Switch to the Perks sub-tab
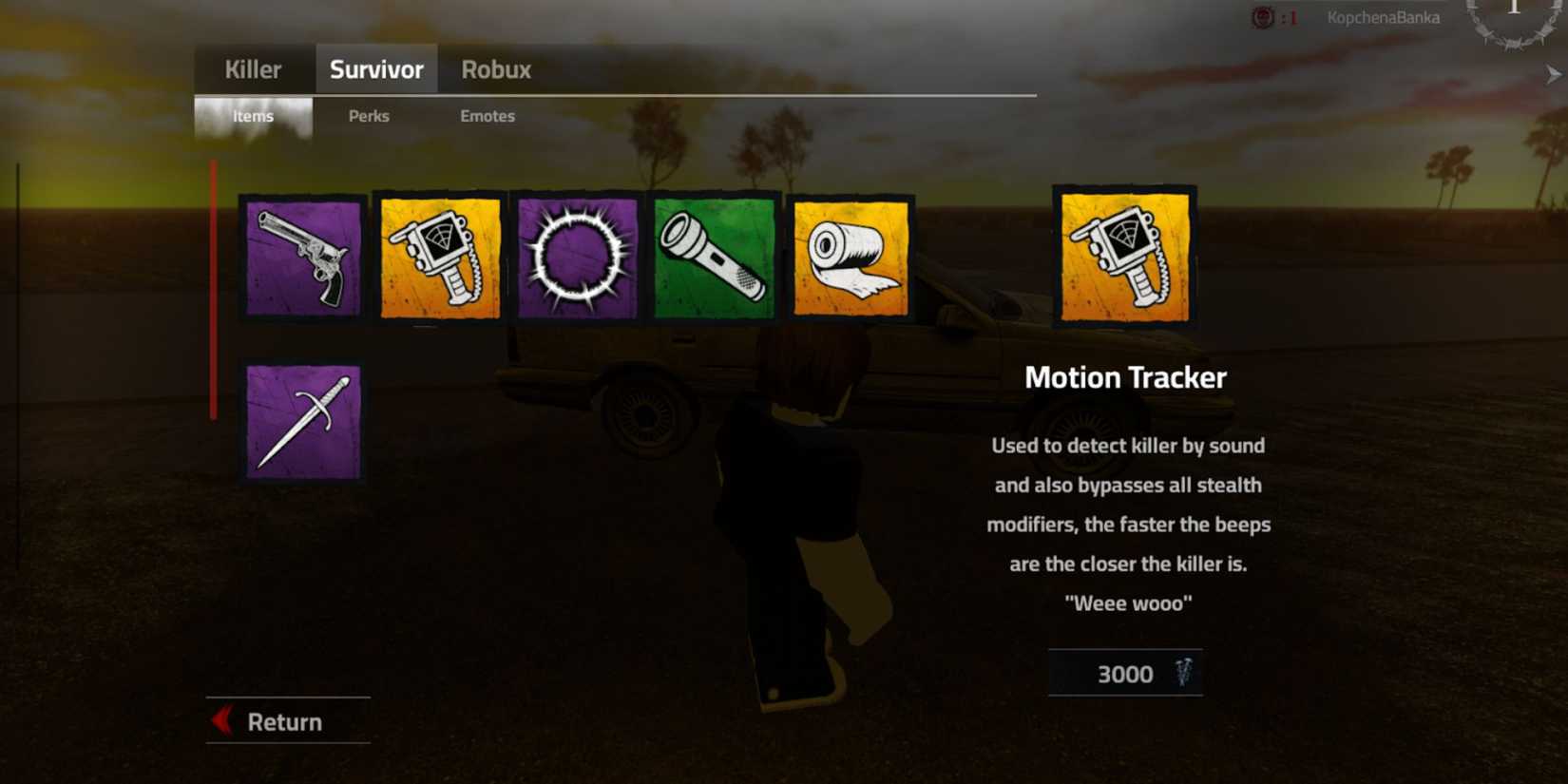Screen dimensions: 1568x784 click(369, 116)
